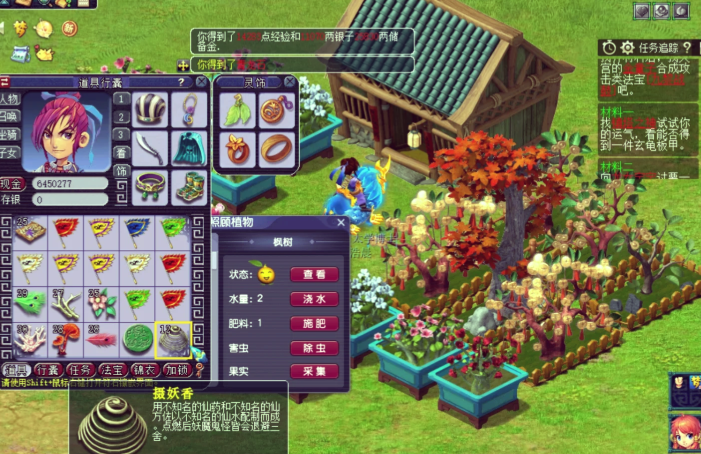Harvest fruit with the 采集 button

(314, 371)
